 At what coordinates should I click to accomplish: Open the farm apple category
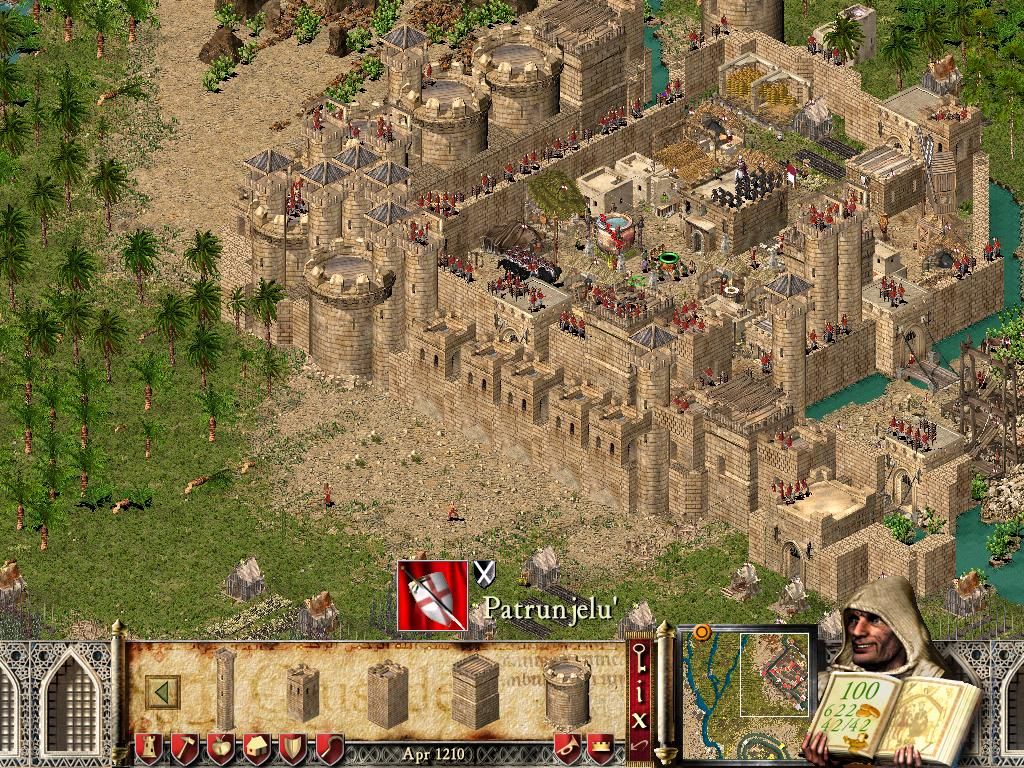221,747
